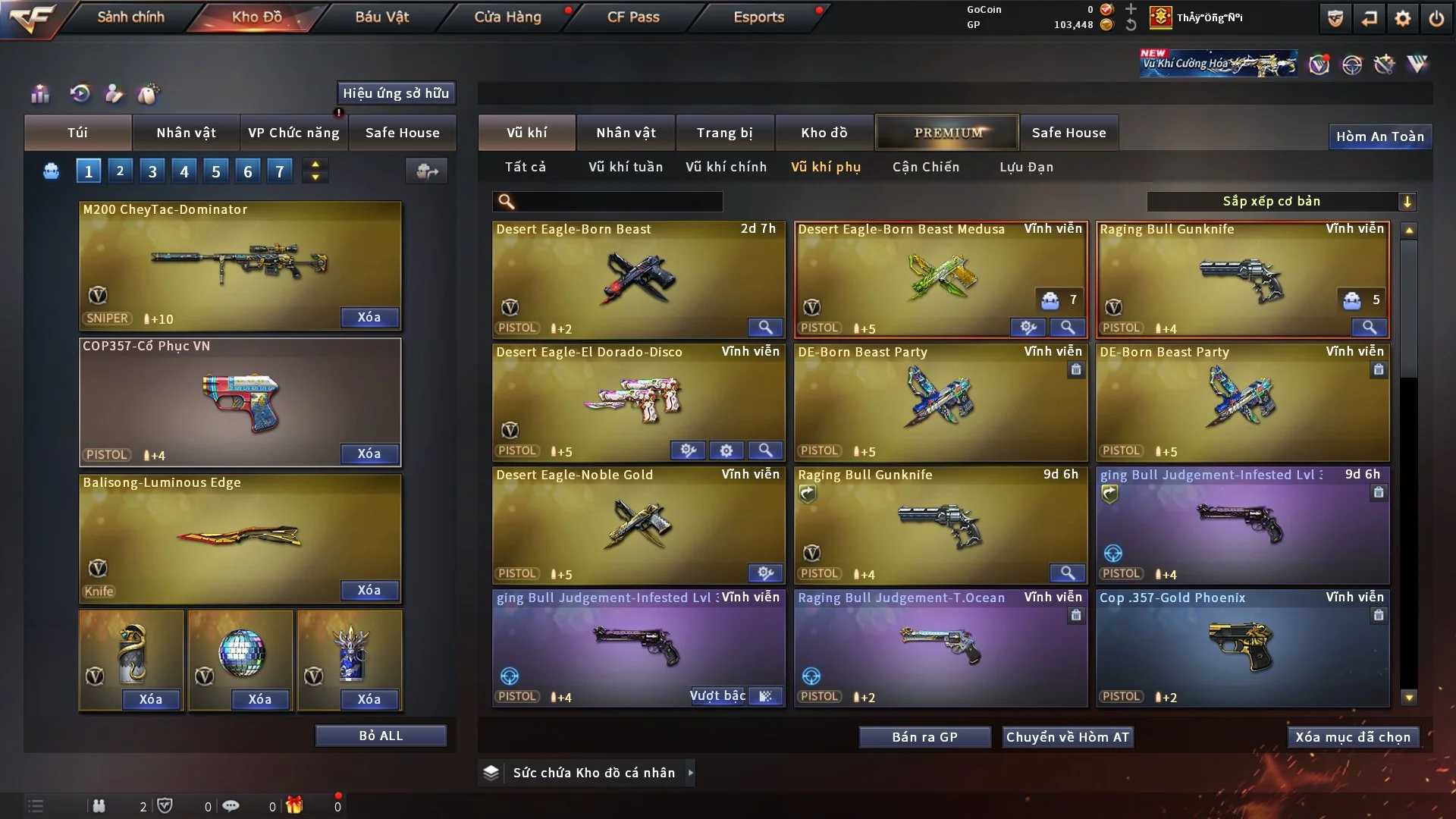The width and height of the screenshot is (1456, 819).
Task: Go to the Cửa Hàng shop
Action: (x=507, y=17)
